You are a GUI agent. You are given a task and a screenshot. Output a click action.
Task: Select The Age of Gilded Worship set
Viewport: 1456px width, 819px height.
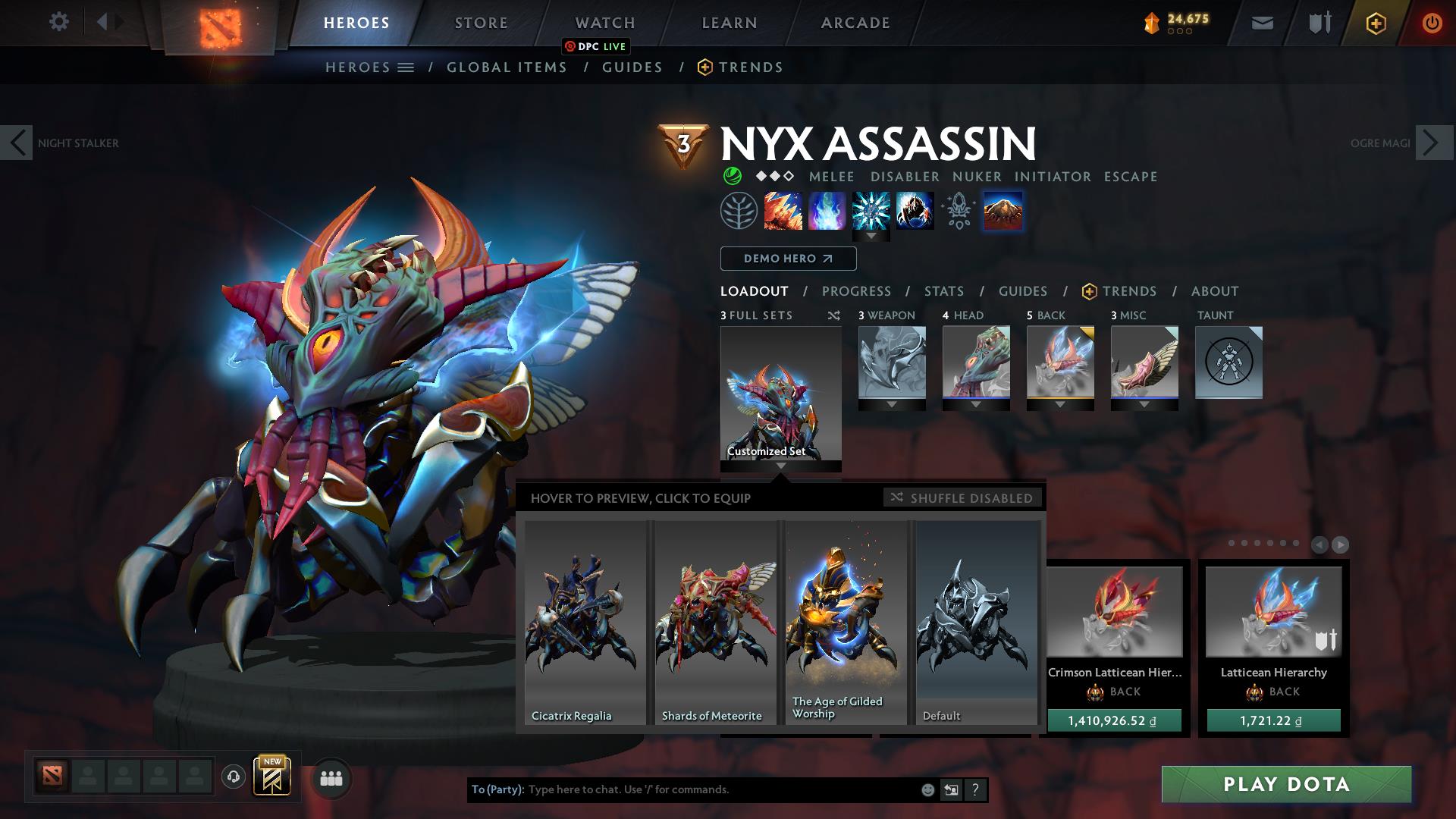coord(846,622)
